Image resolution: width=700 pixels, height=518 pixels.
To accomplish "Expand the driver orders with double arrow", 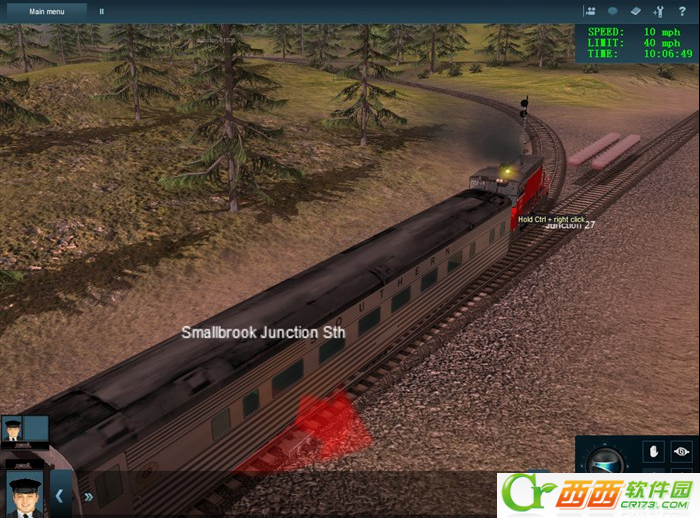I will point(88,495).
